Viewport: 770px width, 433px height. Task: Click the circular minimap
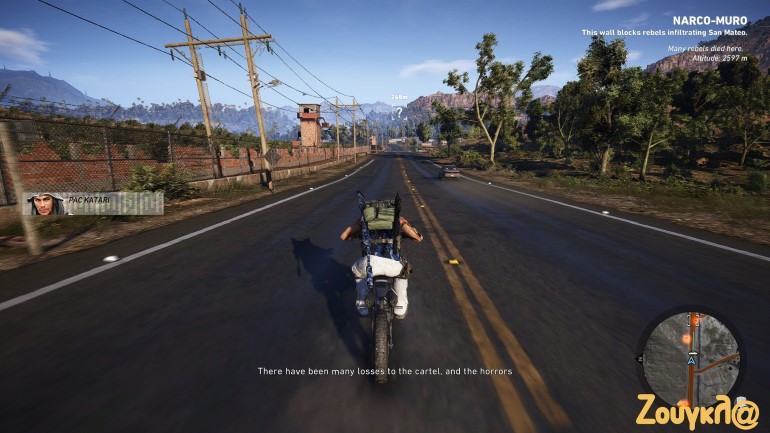pos(690,358)
